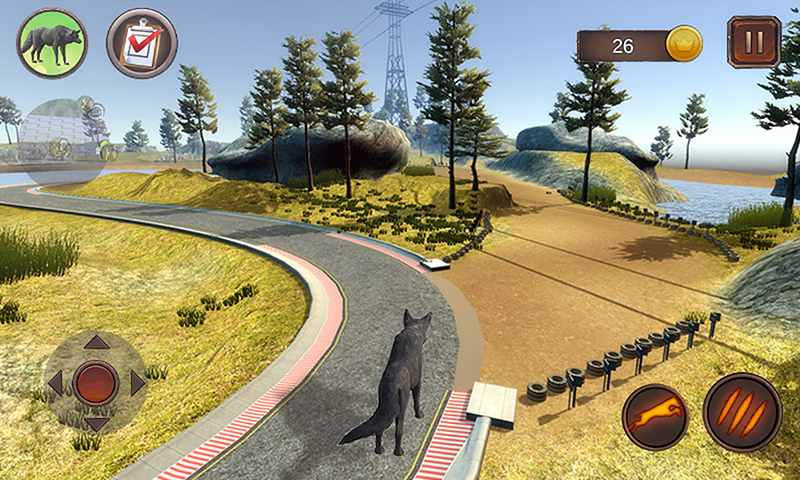Click the joystick left arrow

[x=55, y=382]
